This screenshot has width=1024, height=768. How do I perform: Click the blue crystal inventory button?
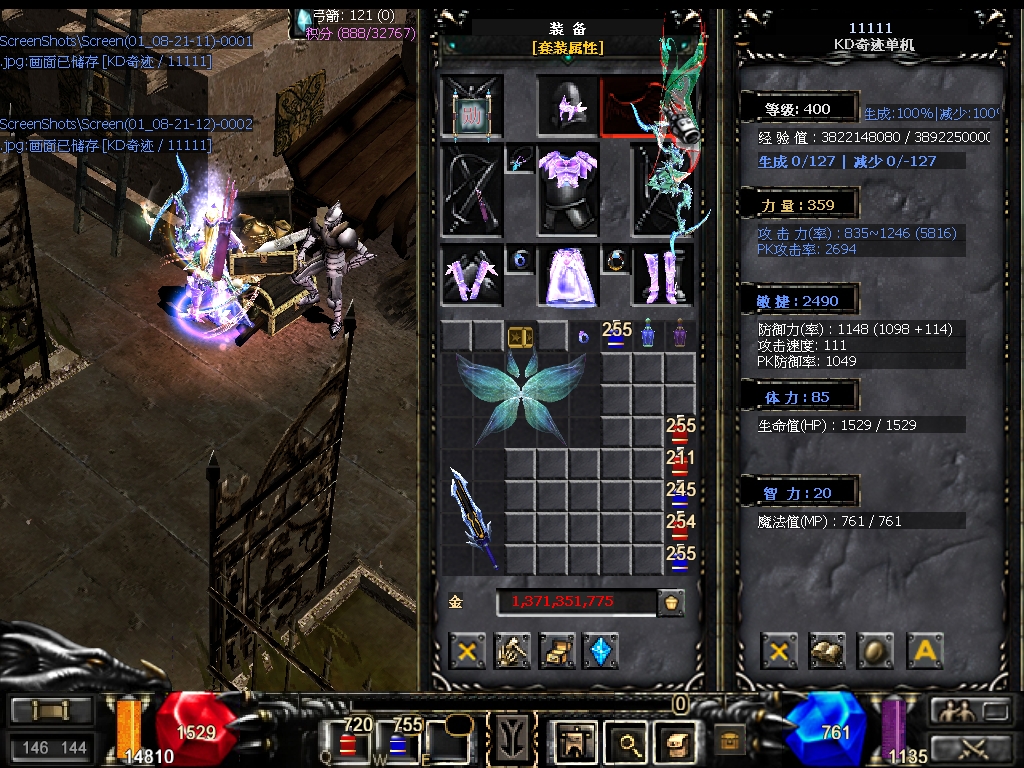[600, 651]
